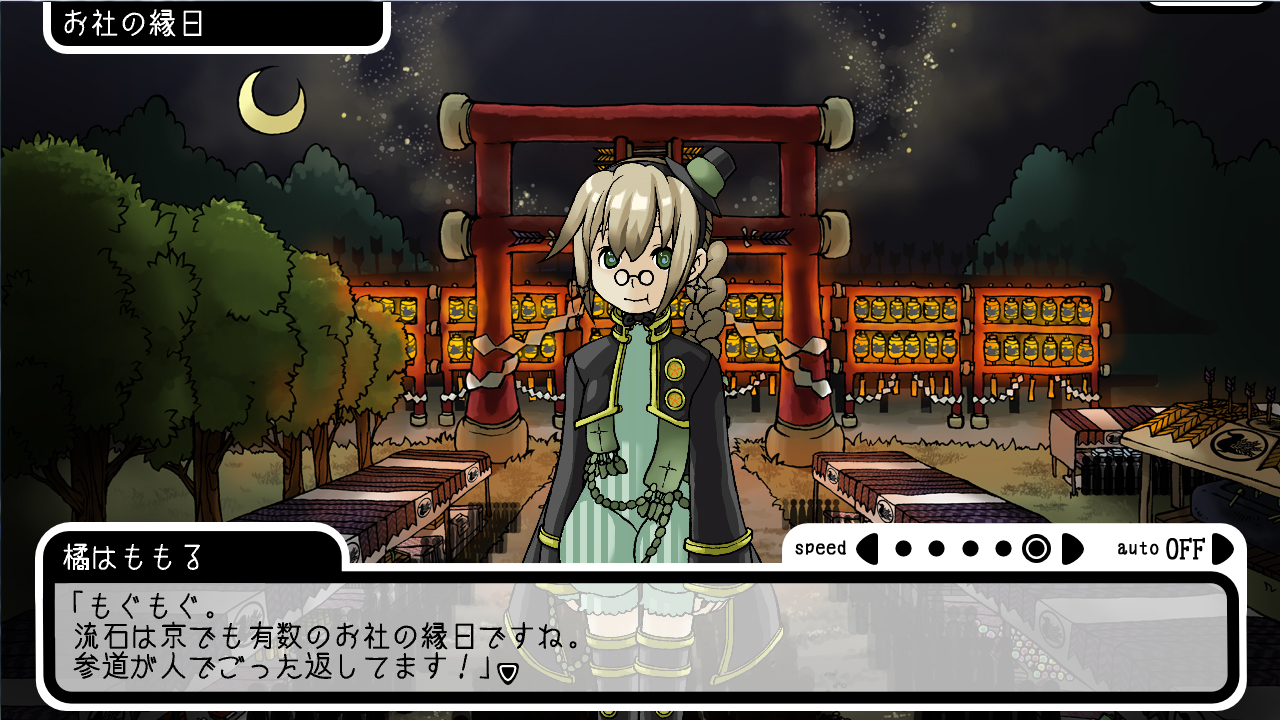Select the middle dot on the speed slider
The image size is (1280, 720).
pos(969,548)
